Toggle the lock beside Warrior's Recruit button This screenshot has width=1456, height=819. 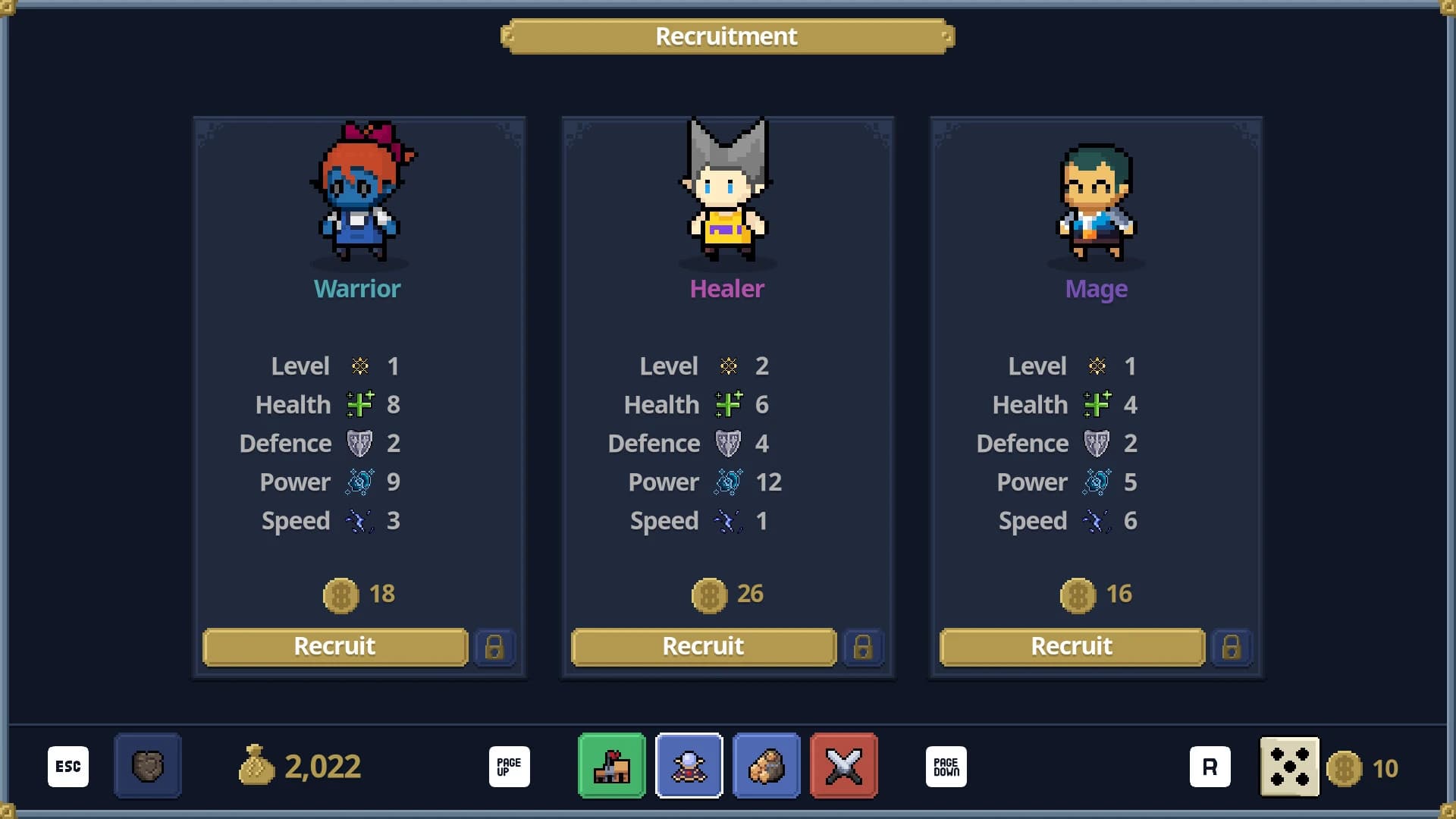(x=497, y=648)
